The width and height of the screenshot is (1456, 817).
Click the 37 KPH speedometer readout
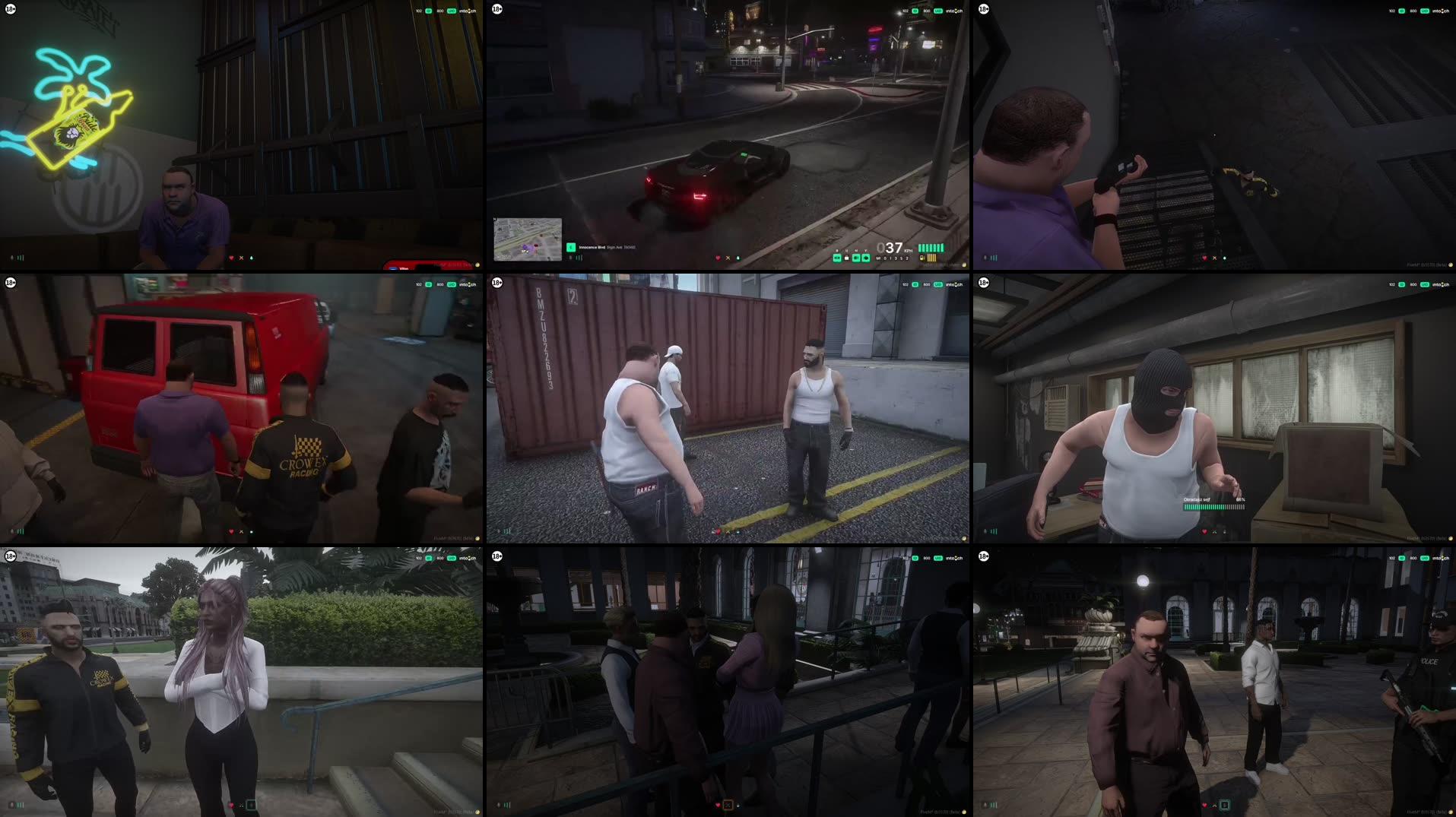pyautogui.click(x=888, y=247)
